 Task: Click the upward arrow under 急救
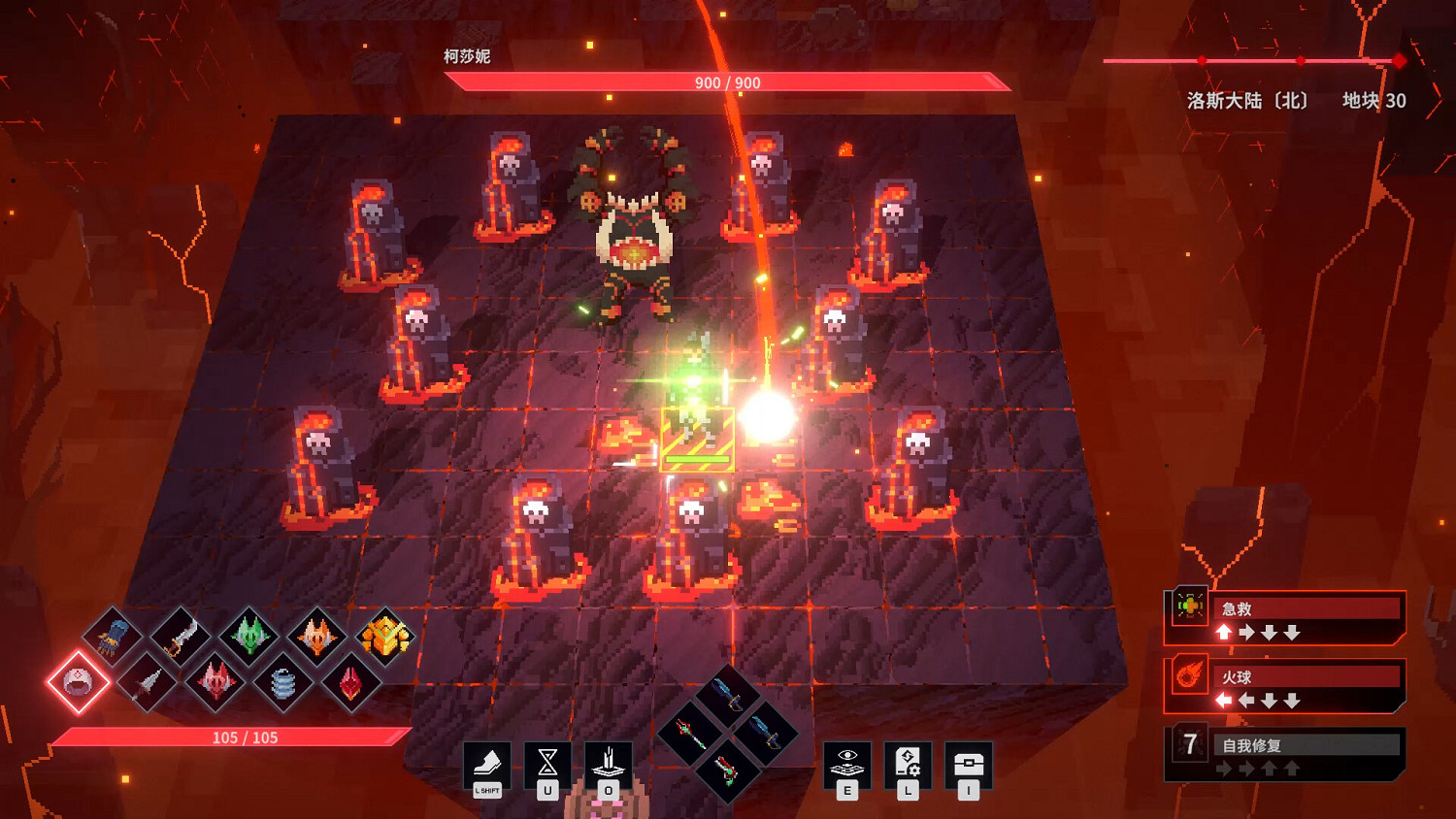pos(1223,632)
